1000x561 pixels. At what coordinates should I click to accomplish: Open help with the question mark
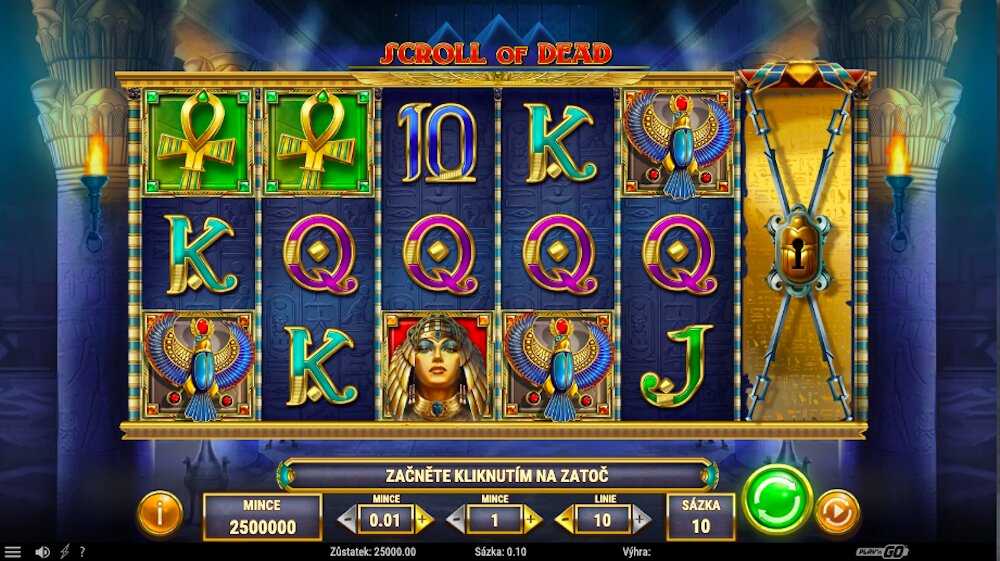click(x=82, y=552)
